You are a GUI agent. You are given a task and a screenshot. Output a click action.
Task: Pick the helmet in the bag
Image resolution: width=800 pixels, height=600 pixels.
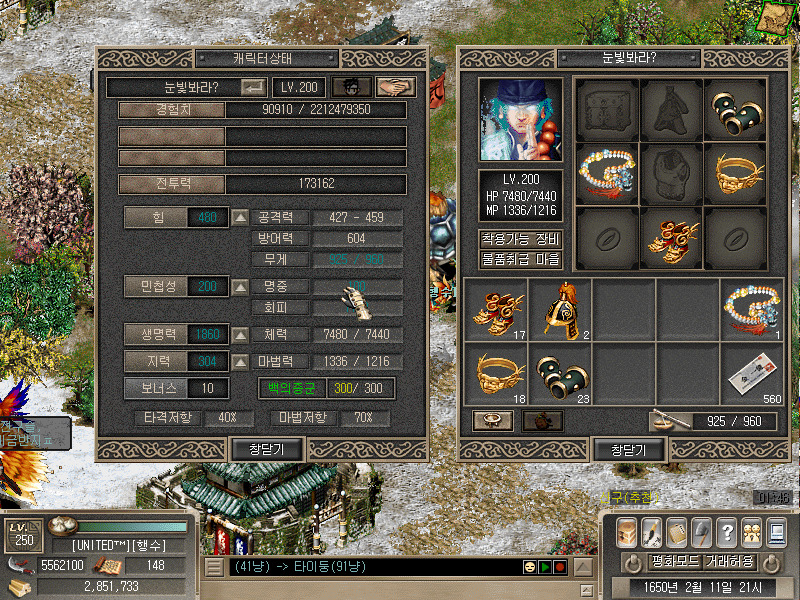(x=560, y=309)
